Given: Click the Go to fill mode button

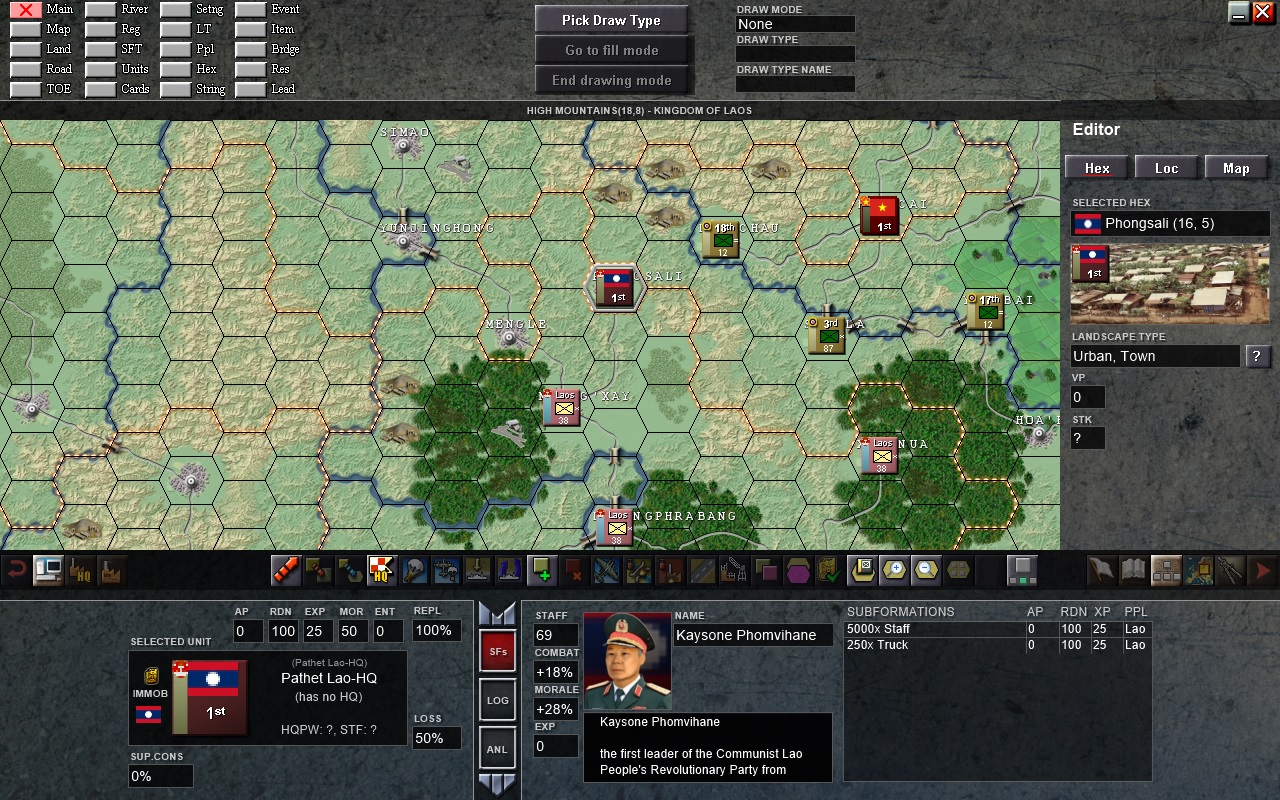Looking at the screenshot, I should click(611, 49).
